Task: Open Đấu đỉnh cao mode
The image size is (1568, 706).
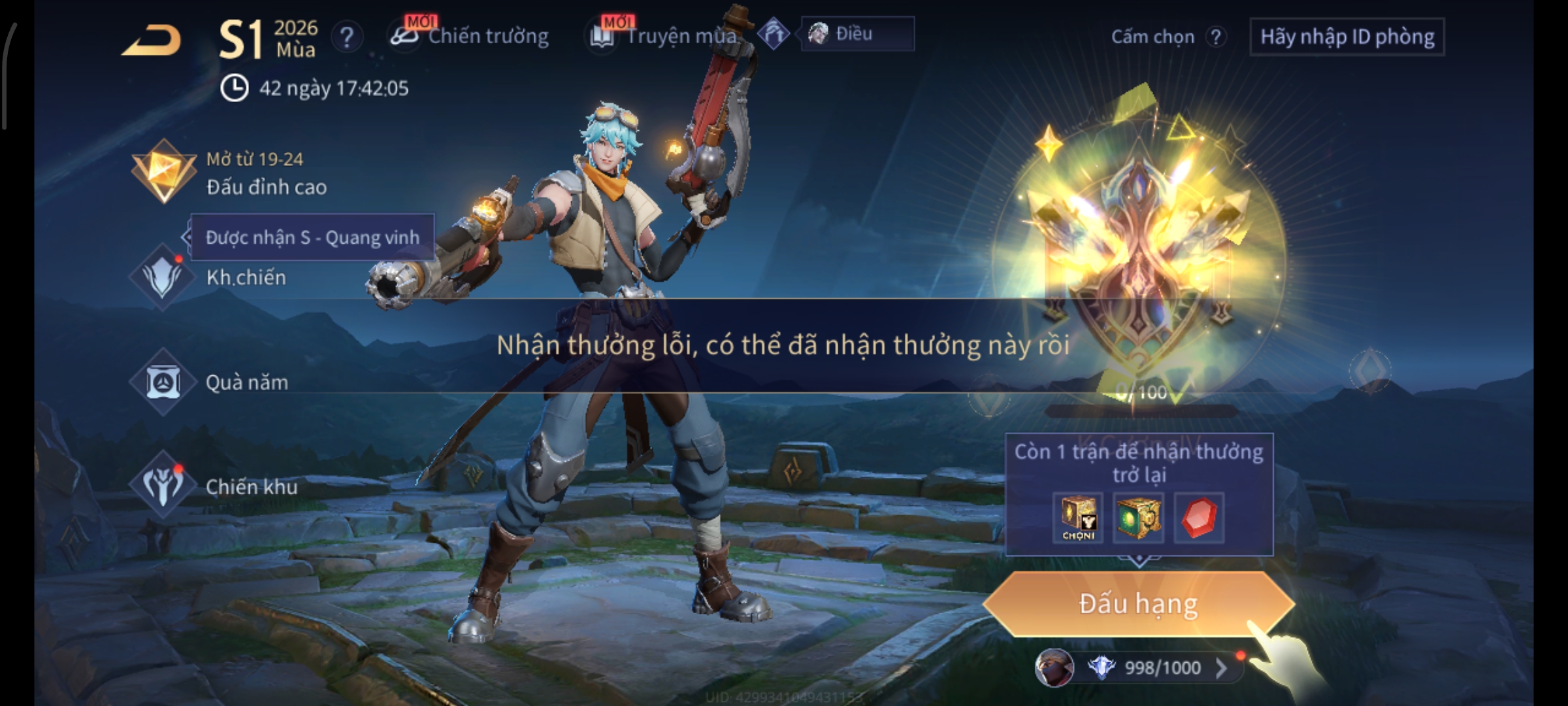Action: tap(229, 173)
